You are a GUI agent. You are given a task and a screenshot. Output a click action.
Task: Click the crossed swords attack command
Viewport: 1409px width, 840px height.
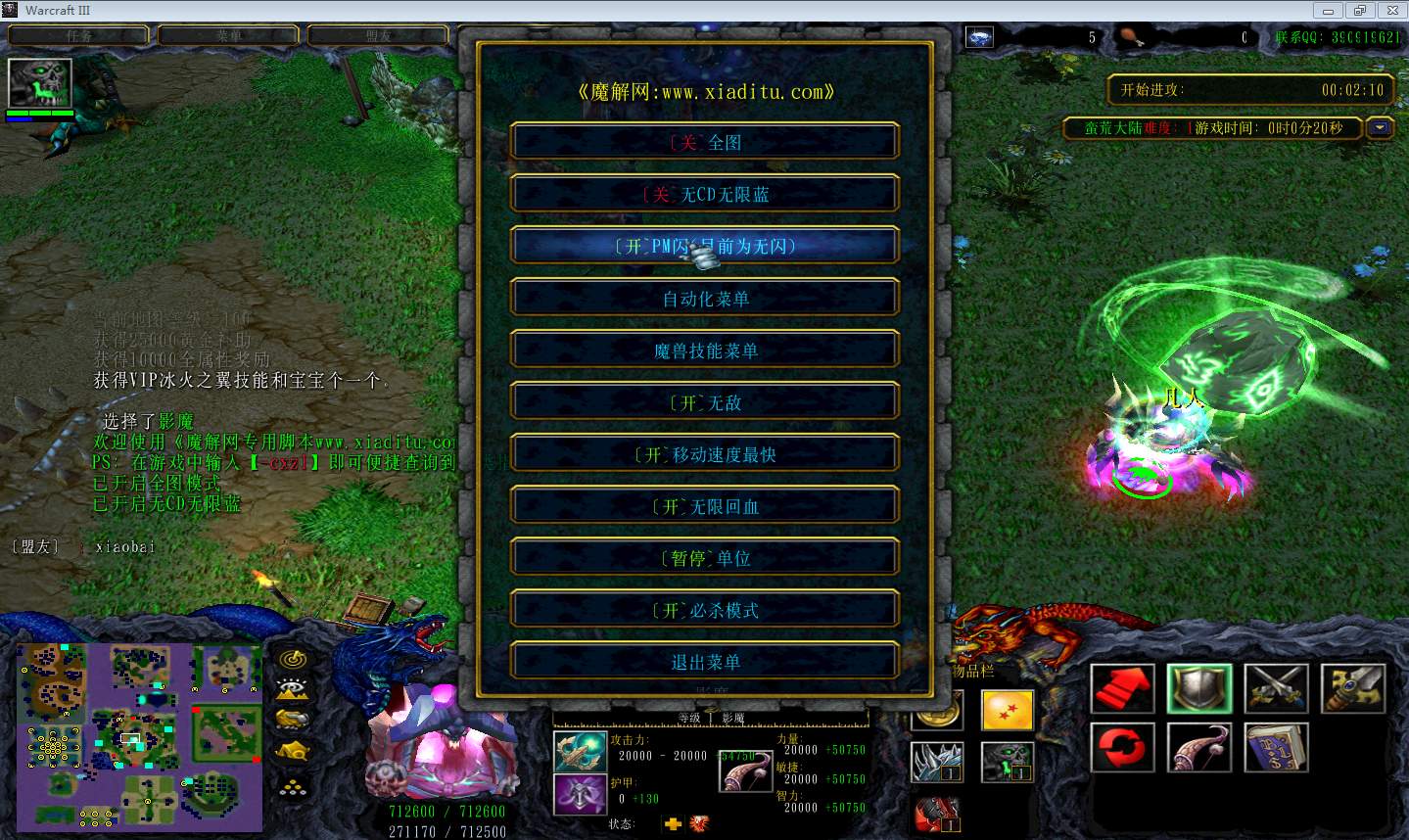click(x=1276, y=688)
